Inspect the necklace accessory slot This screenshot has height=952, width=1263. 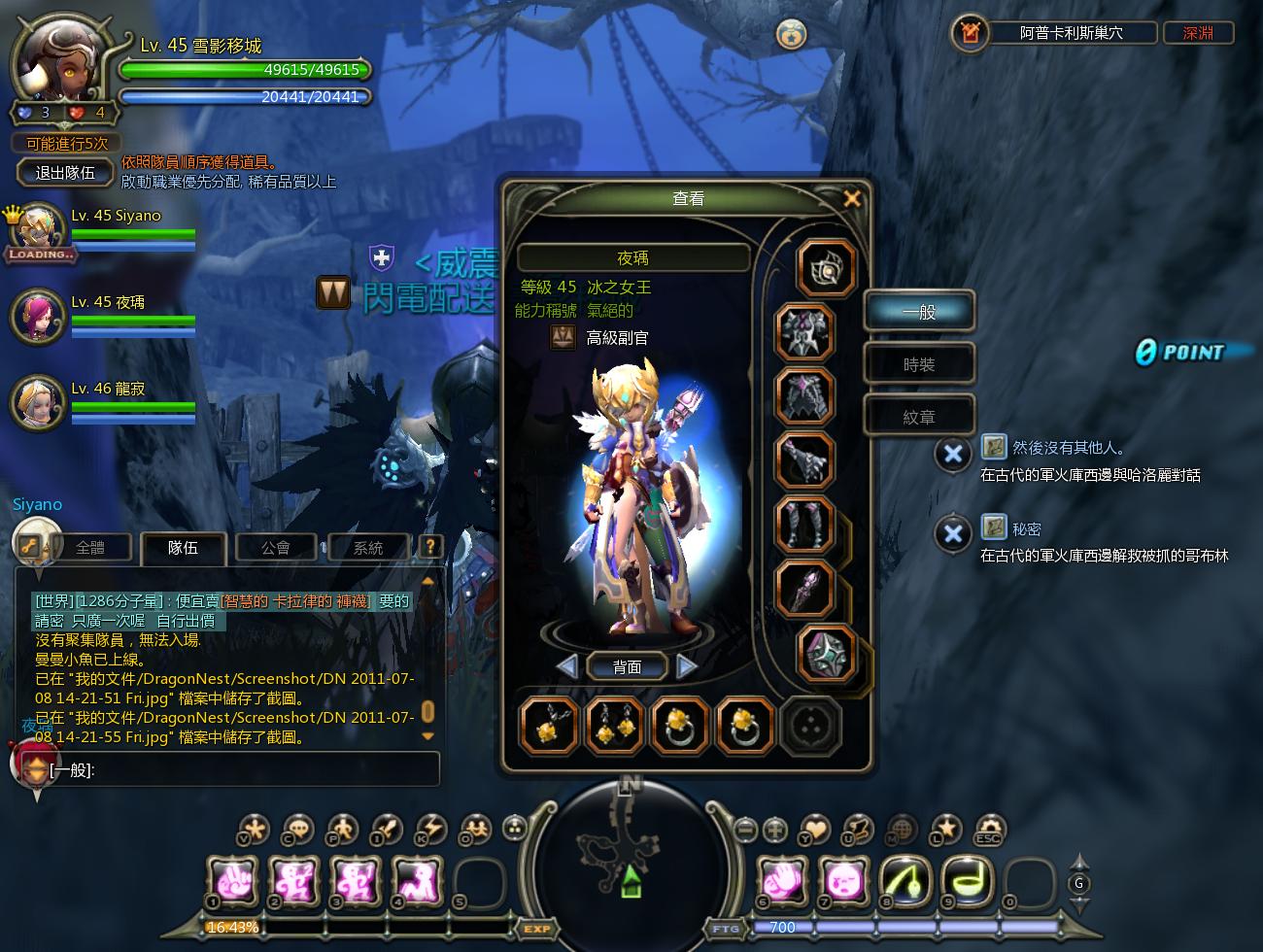pos(550,726)
